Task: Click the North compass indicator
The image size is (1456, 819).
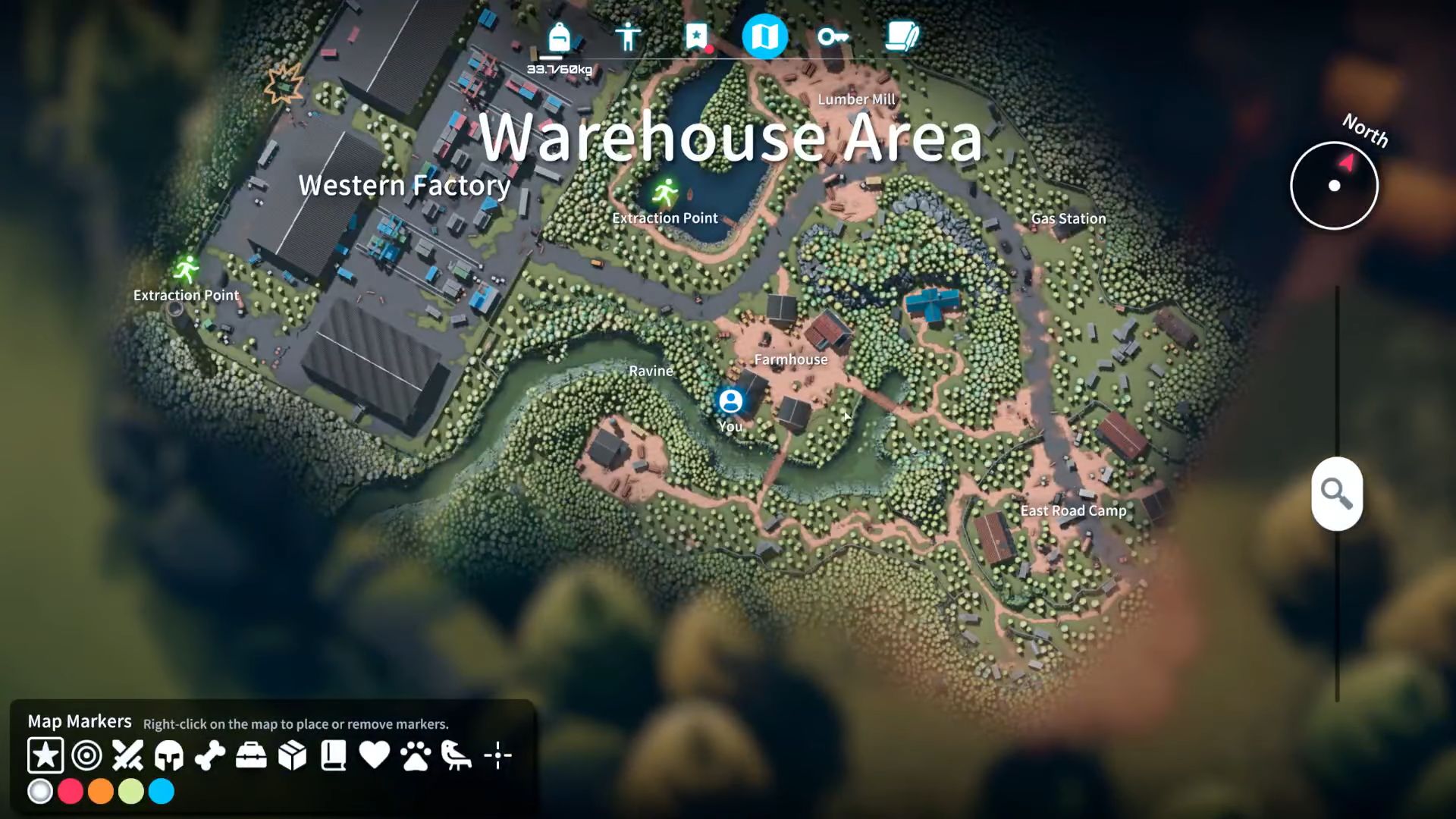Action: (1335, 184)
